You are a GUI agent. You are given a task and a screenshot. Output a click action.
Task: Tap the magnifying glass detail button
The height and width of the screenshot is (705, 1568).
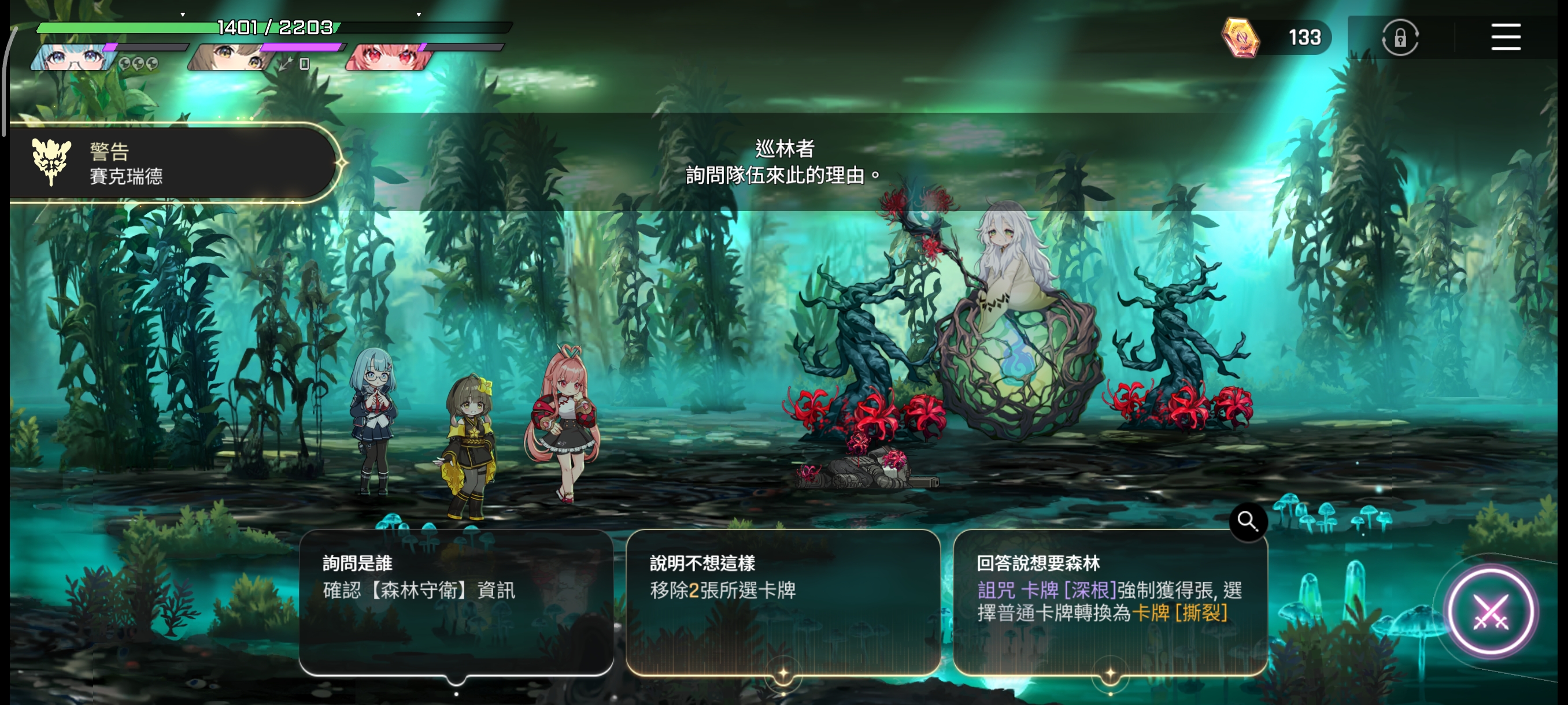pos(1247,521)
